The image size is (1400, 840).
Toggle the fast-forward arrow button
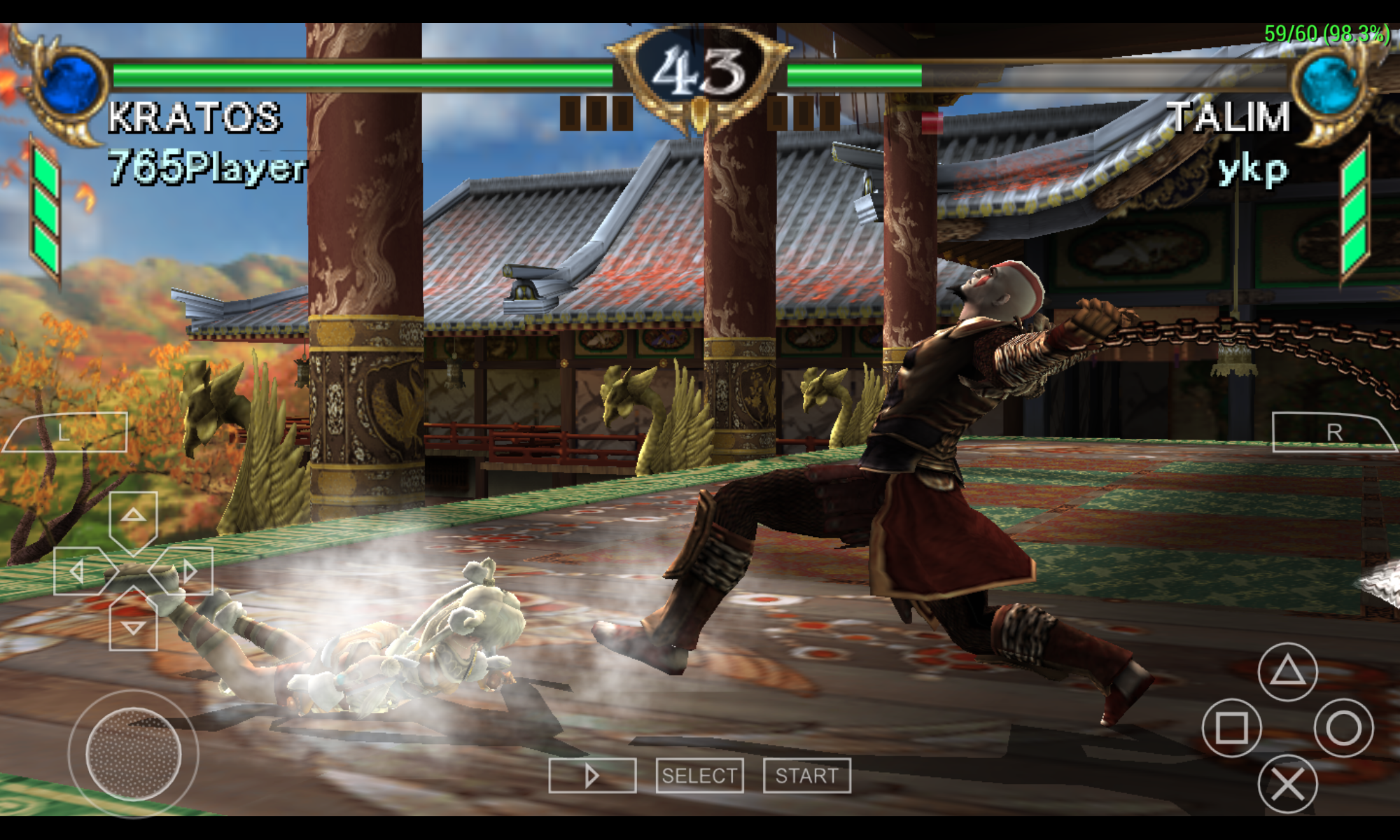click(x=592, y=776)
